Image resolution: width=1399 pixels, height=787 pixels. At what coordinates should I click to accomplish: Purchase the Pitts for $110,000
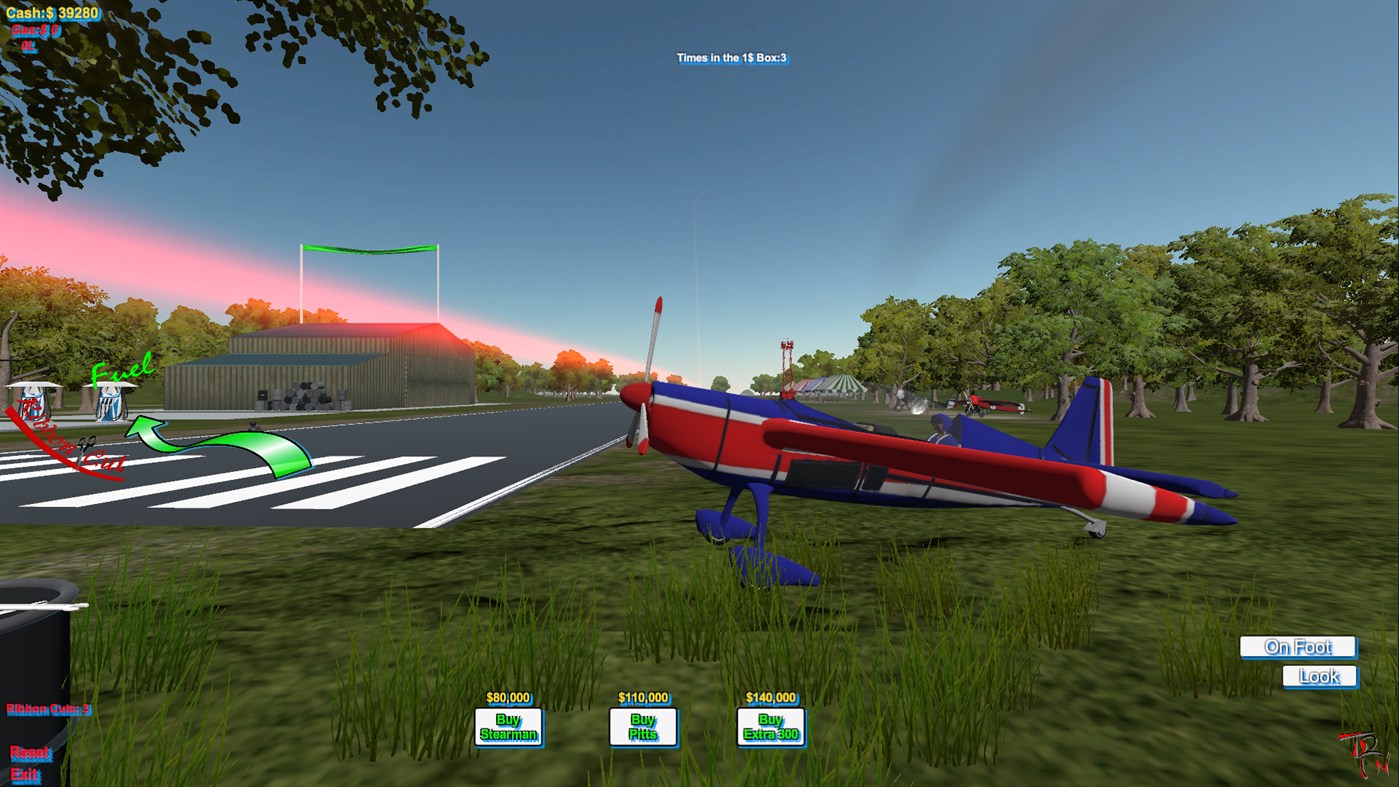[643, 724]
